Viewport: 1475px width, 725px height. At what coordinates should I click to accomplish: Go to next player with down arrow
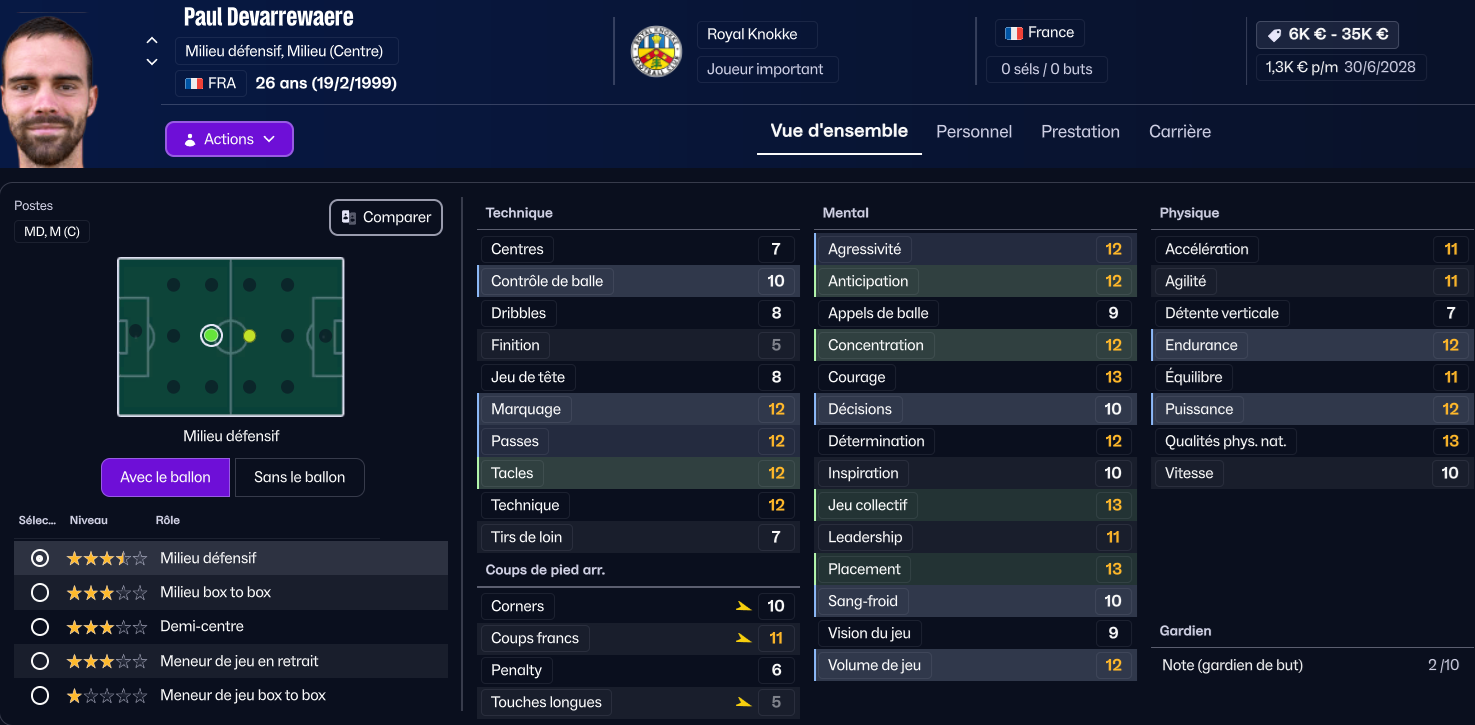152,62
